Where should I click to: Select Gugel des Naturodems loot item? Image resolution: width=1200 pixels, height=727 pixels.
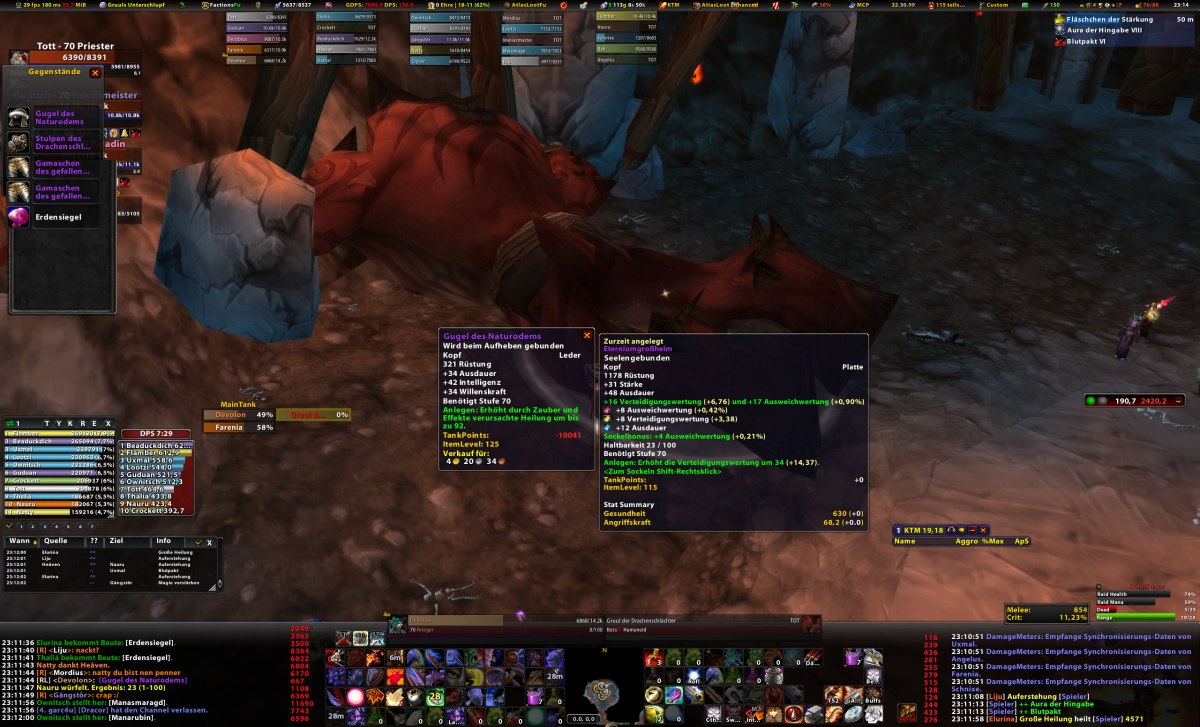(54, 117)
